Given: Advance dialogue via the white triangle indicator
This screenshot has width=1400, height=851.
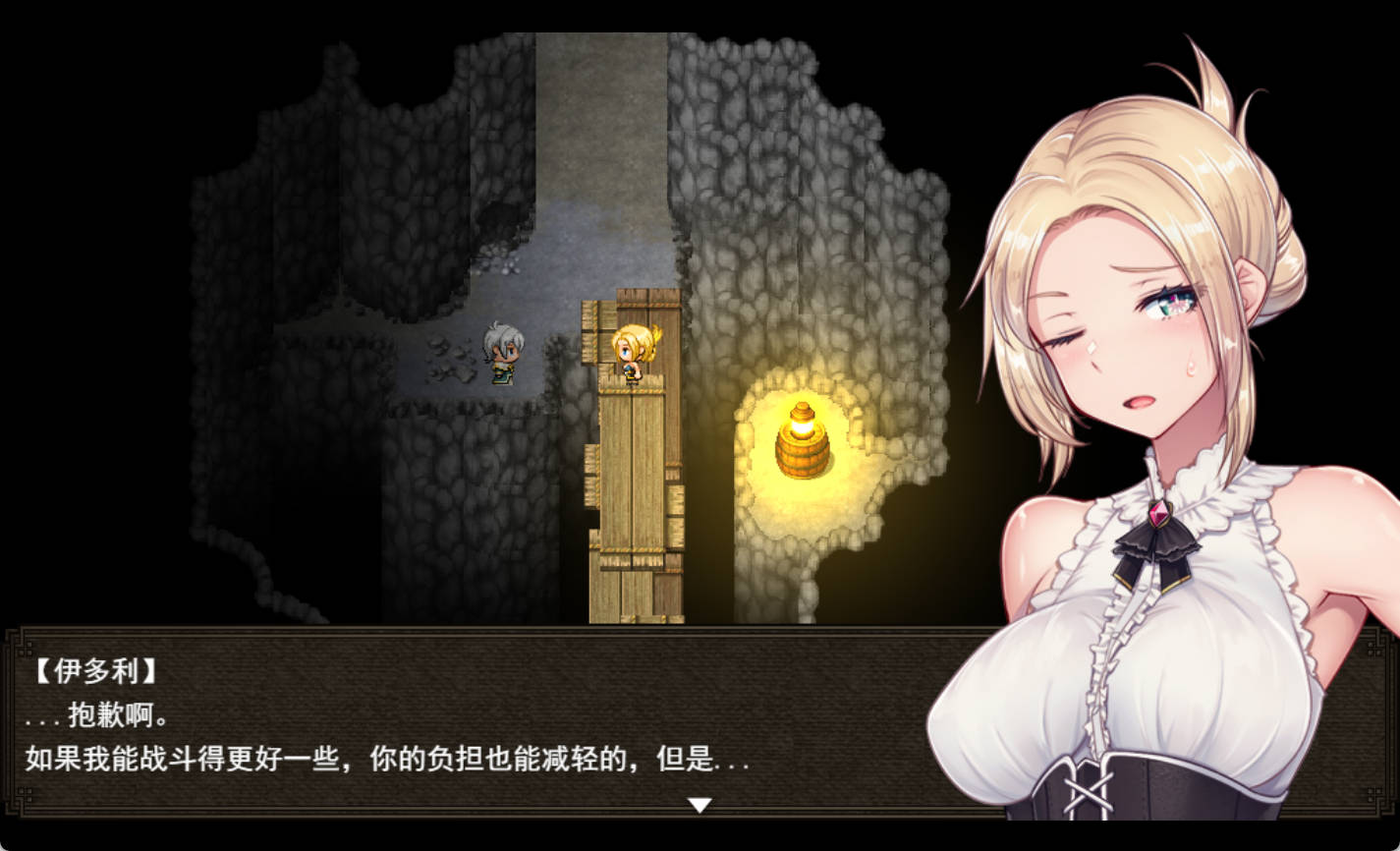Looking at the screenshot, I should (700, 803).
